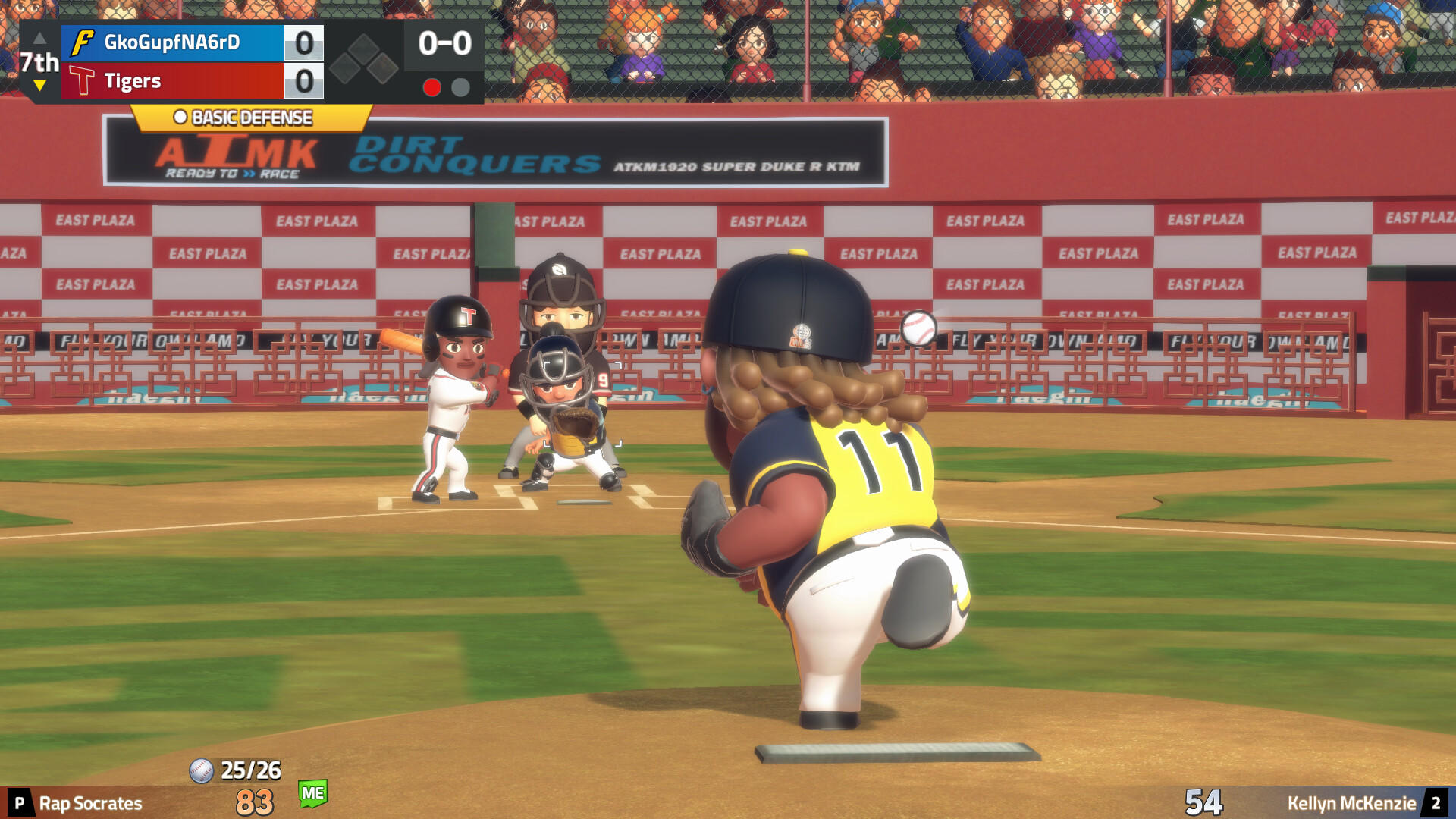1456x819 pixels.
Task: Click the third base diamond indicator
Action: [343, 68]
